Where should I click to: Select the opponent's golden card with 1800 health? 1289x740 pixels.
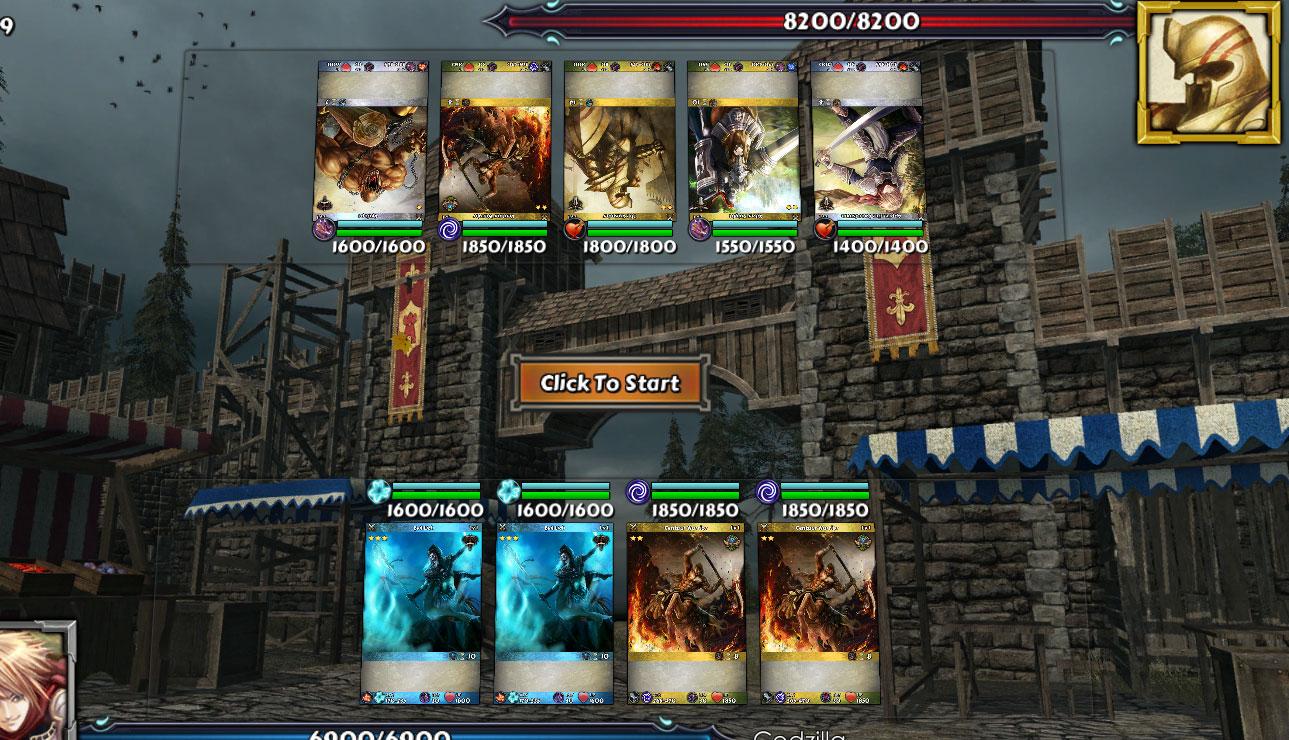[x=619, y=141]
